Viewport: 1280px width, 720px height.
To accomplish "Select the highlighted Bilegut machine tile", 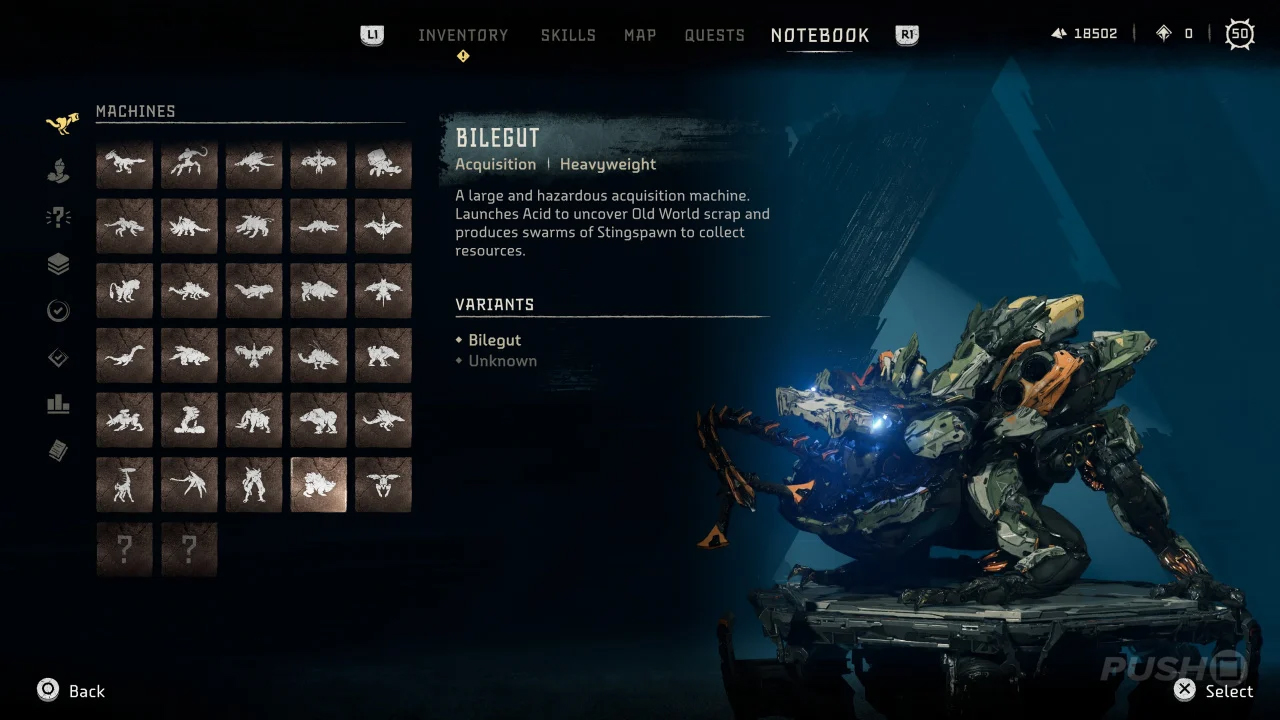I will [319, 485].
